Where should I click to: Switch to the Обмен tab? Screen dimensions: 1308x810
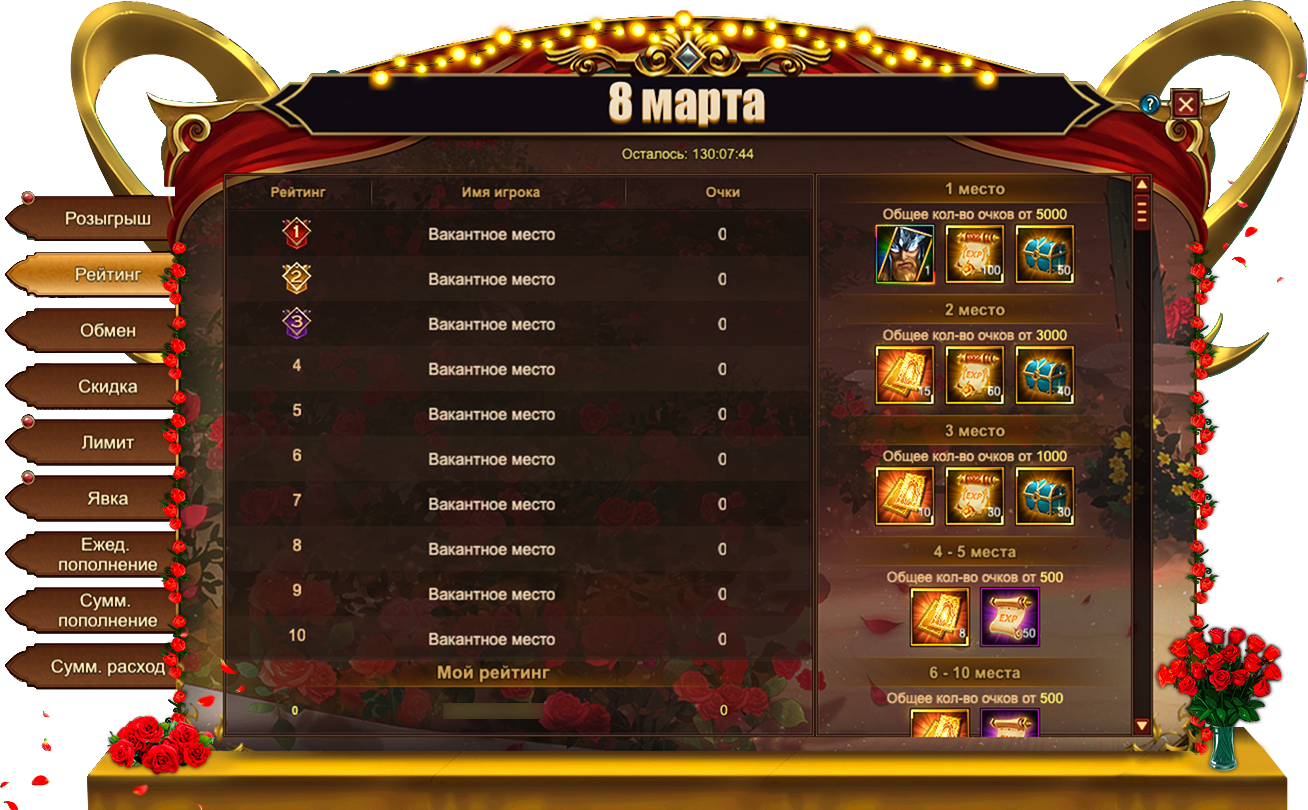(x=107, y=330)
